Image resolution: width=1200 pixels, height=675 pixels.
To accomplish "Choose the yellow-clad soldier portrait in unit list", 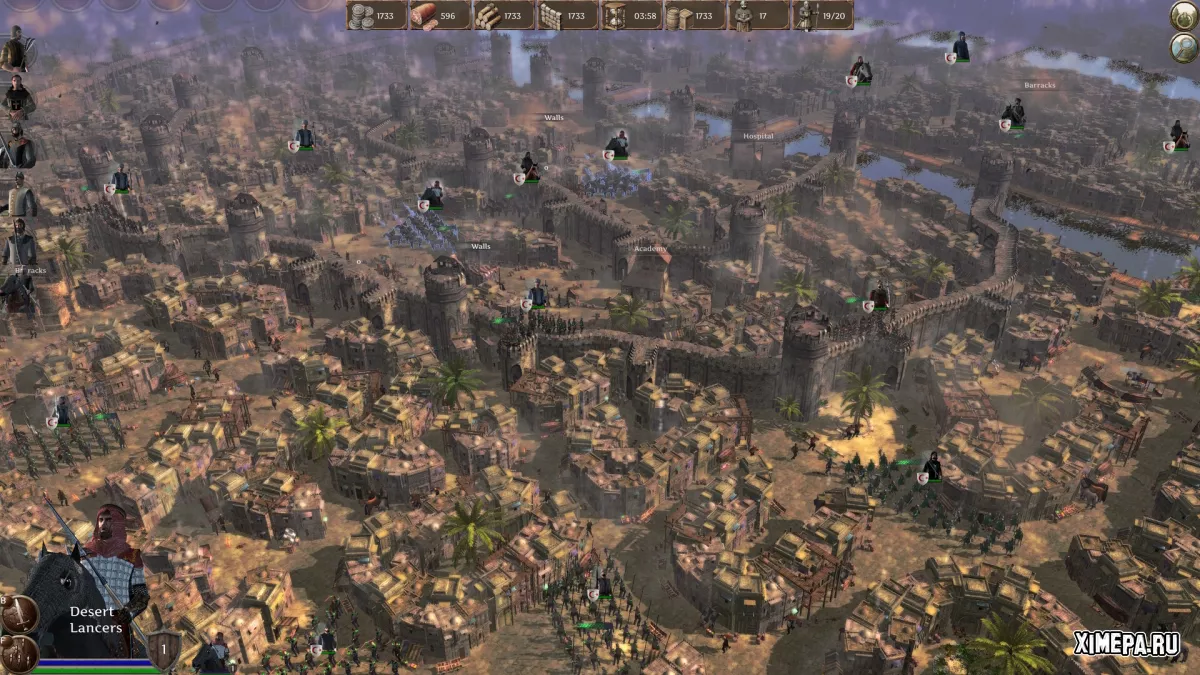I will [x=16, y=50].
